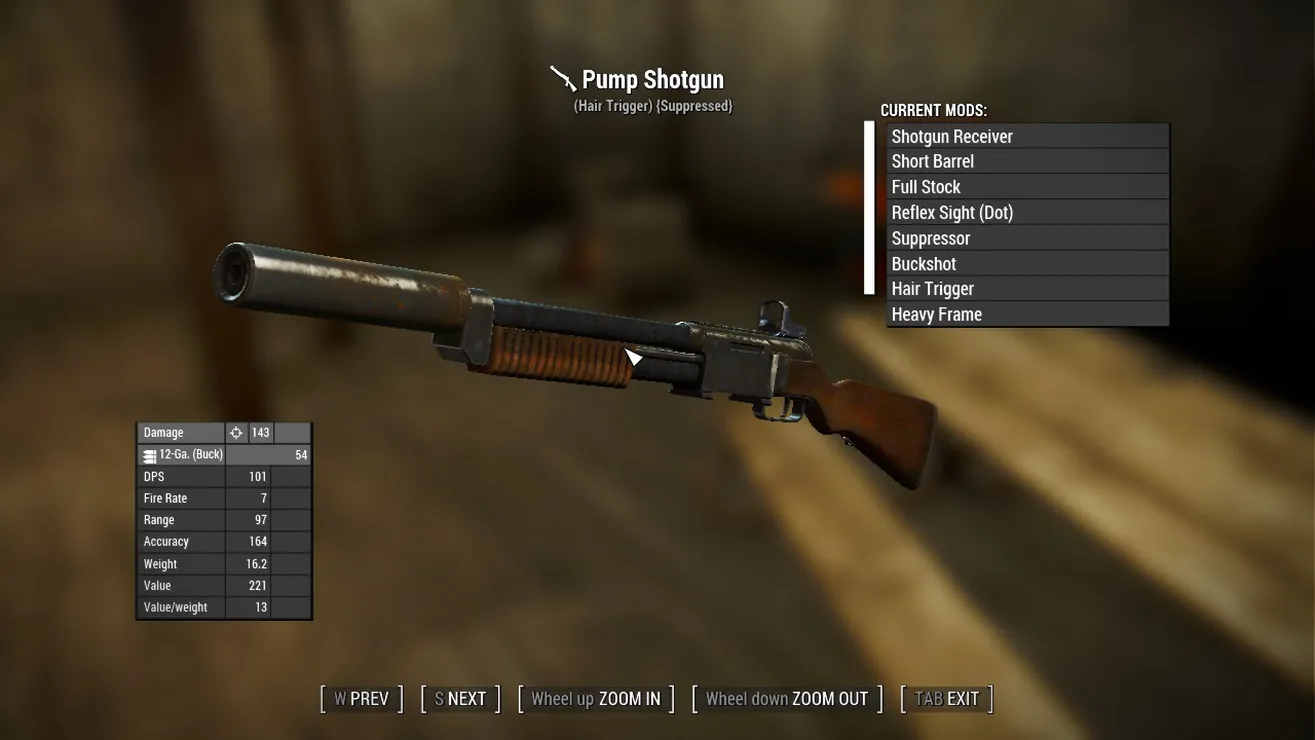Select the Shotgun Receiver mod
Image resolution: width=1315 pixels, height=740 pixels.
tap(1027, 136)
